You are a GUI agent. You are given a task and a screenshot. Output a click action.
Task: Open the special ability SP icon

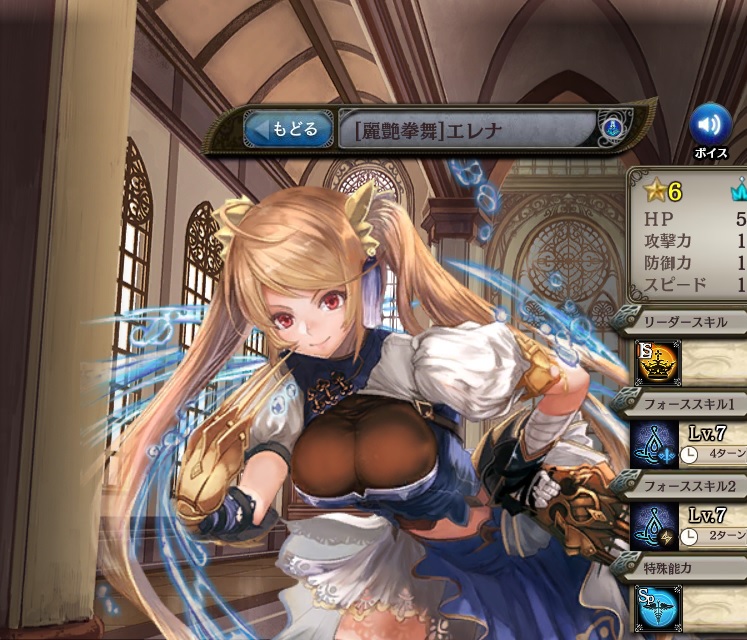pyautogui.click(x=657, y=607)
